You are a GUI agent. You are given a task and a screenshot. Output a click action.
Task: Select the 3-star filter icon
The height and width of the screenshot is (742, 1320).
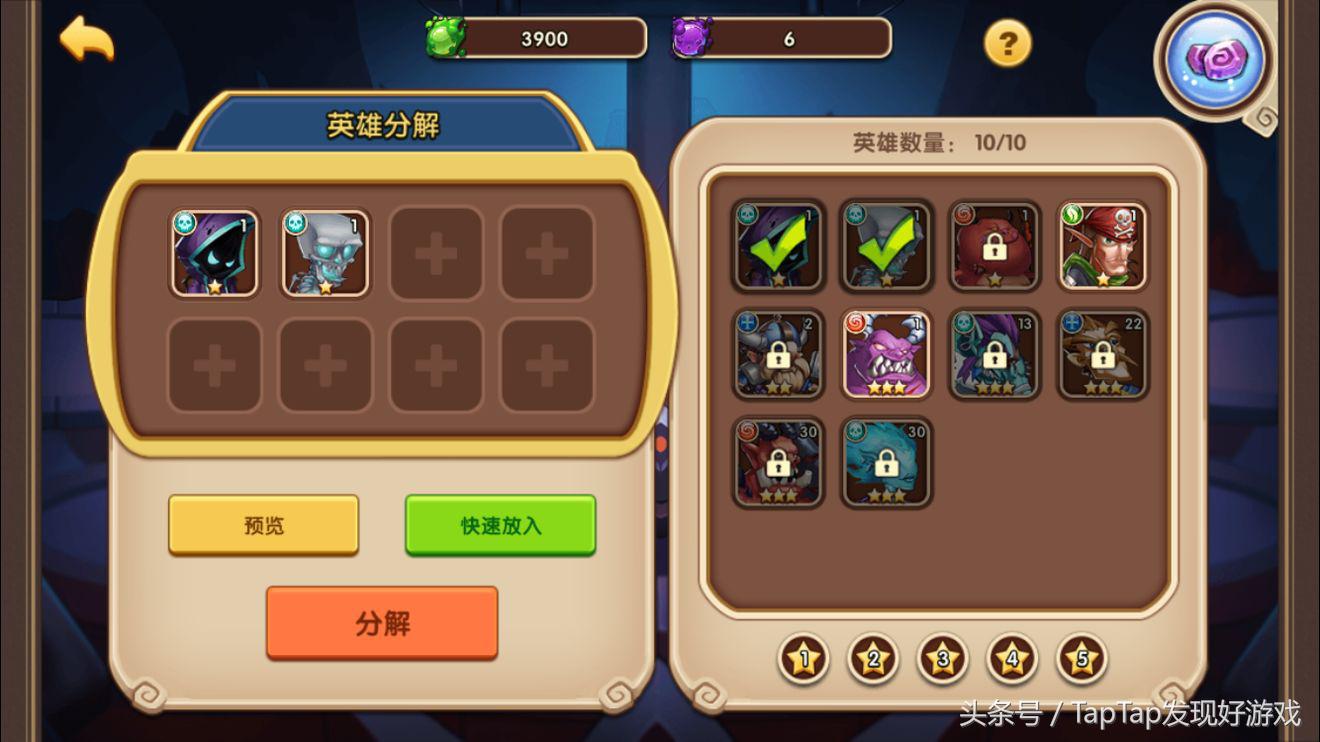[x=942, y=660]
